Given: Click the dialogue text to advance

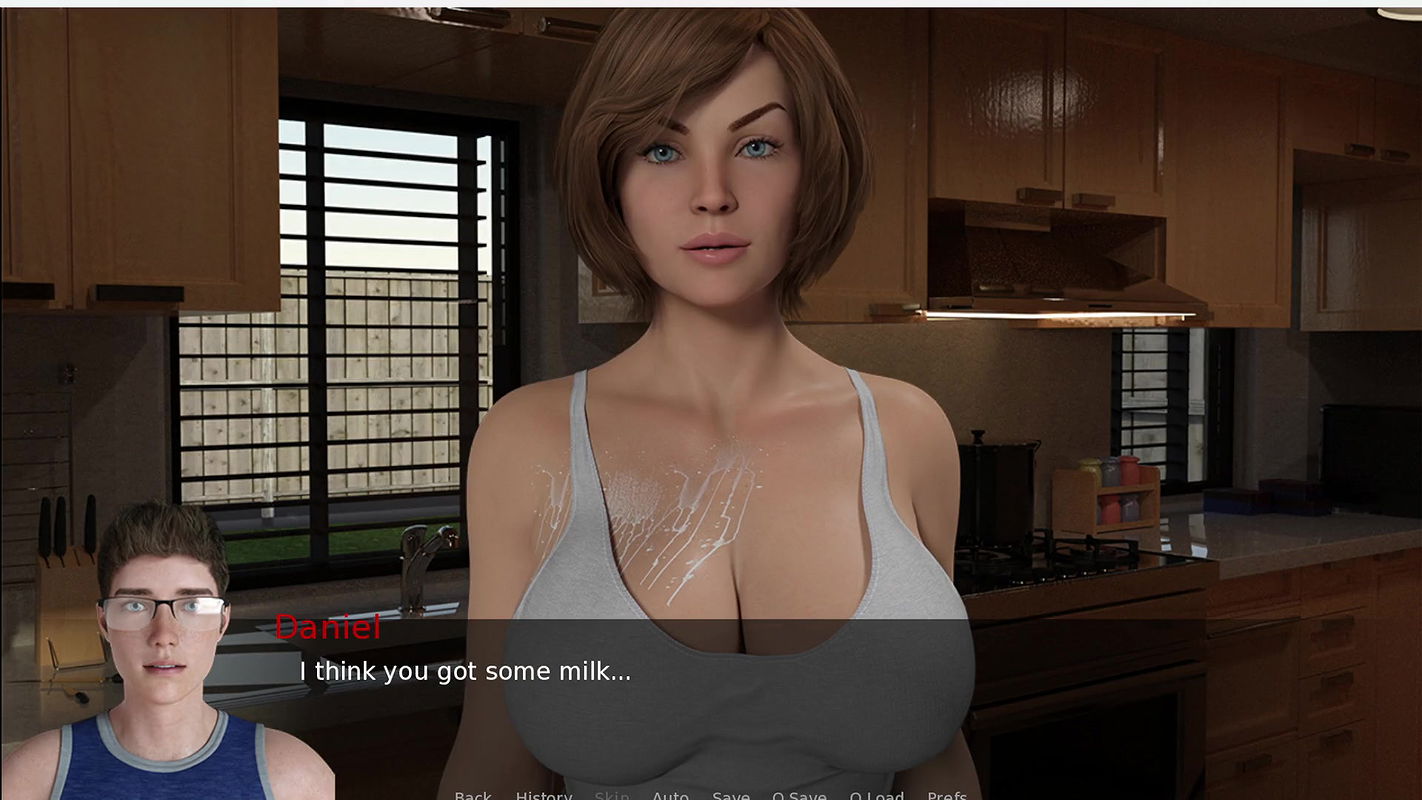Looking at the screenshot, I should point(465,671).
